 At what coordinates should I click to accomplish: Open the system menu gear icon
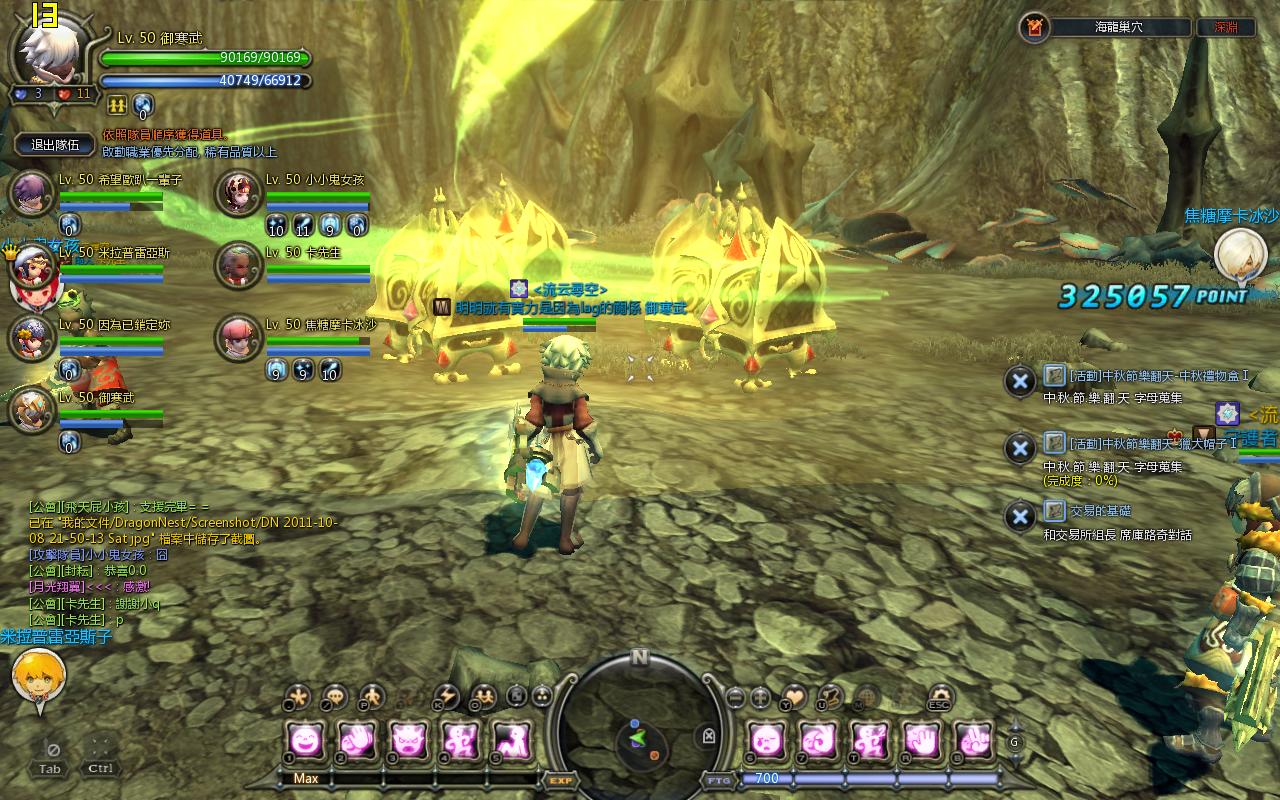(x=941, y=696)
